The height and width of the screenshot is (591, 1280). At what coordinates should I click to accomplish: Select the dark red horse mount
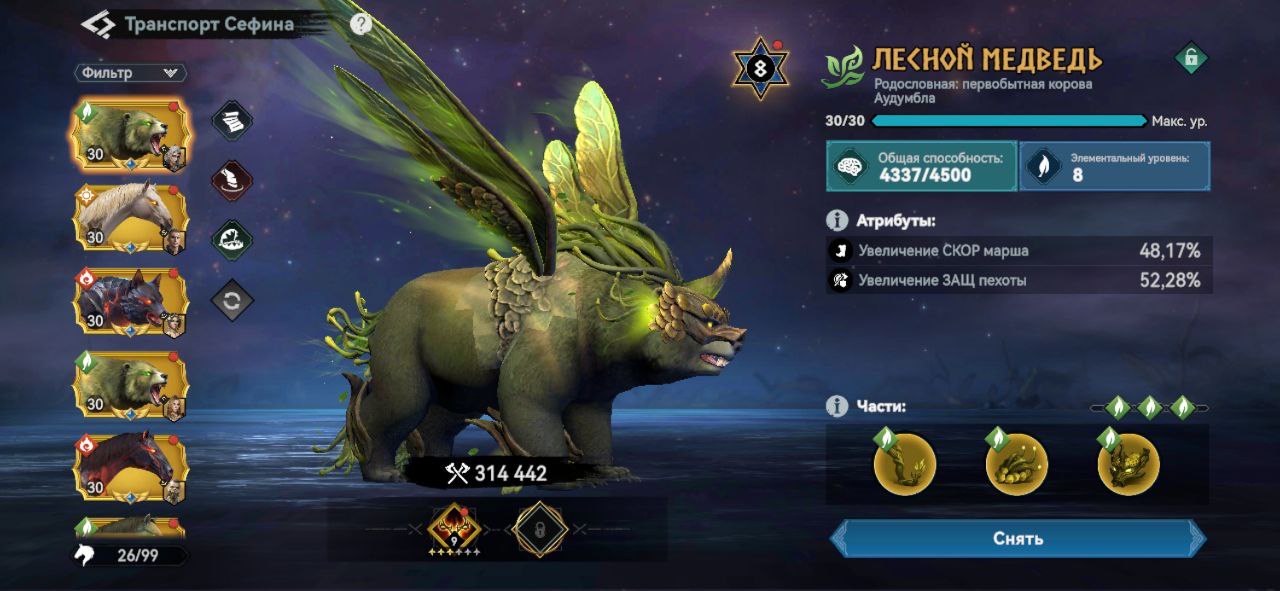point(130,466)
